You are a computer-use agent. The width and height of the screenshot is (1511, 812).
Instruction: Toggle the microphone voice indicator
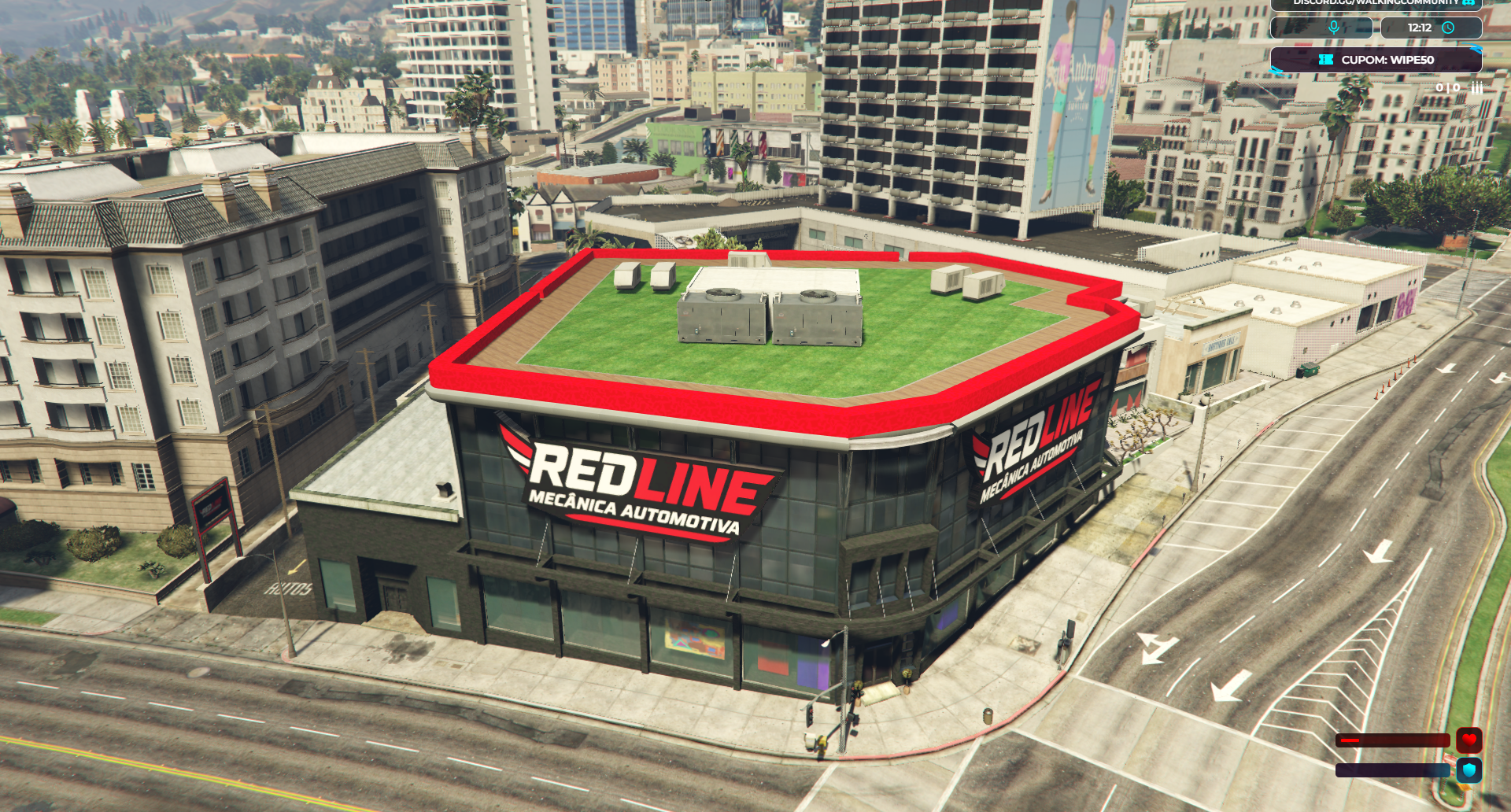tap(1333, 28)
